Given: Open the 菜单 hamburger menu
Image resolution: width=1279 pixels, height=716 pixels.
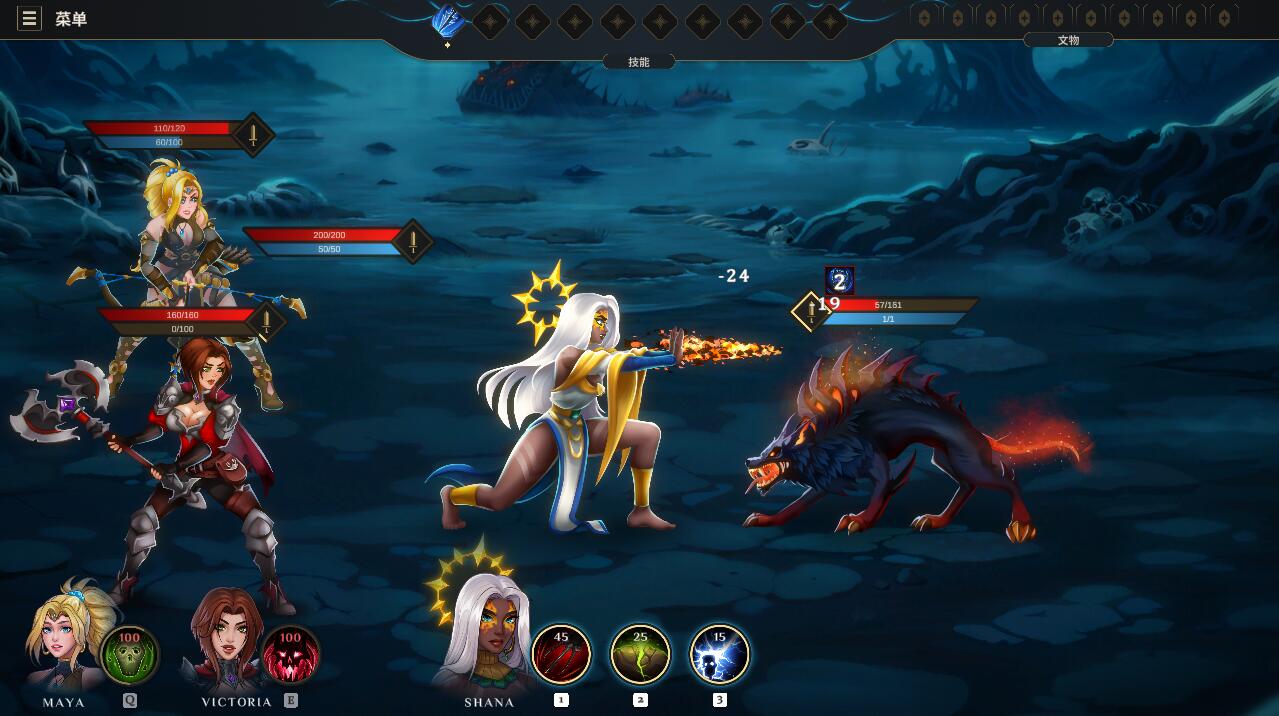Looking at the screenshot, I should point(30,19).
